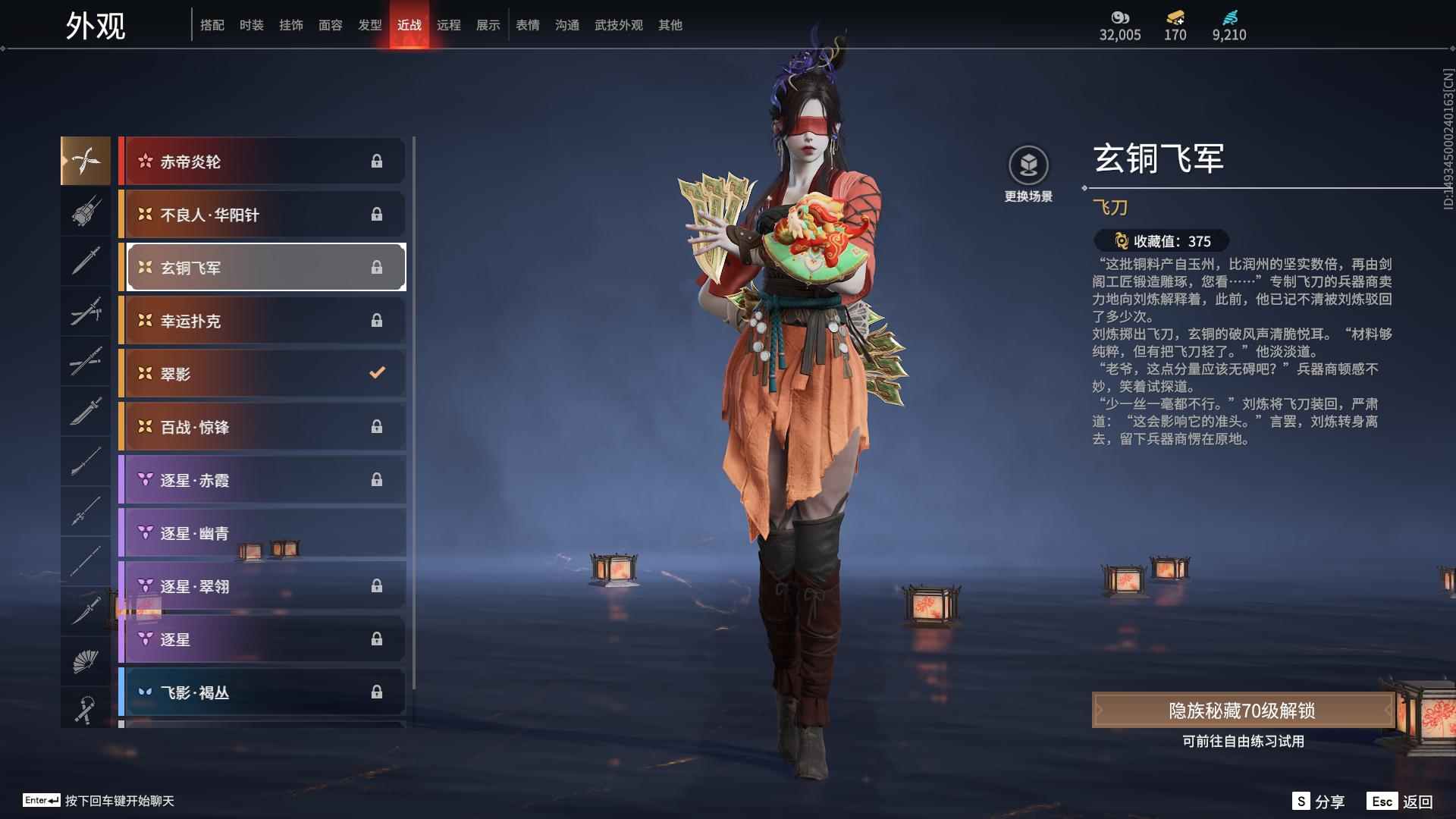The image size is (1456, 819).
Task: Select the flying dagger weapon category icon
Action: 86,161
